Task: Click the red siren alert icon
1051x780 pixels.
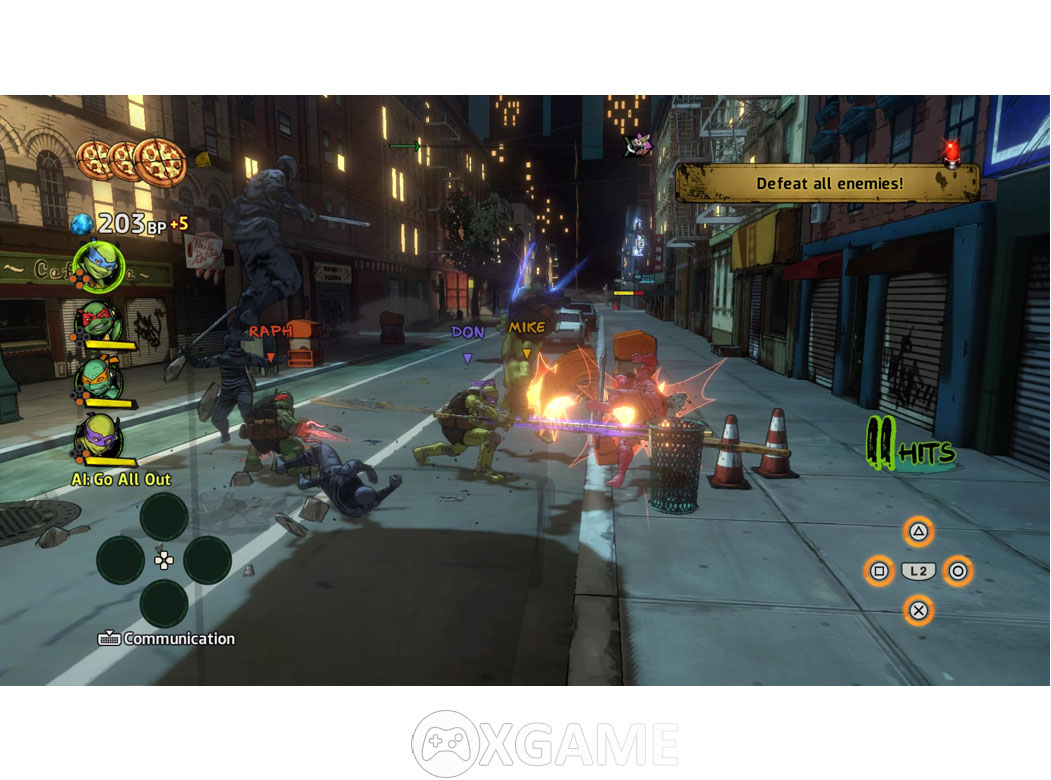Action: pos(951,152)
